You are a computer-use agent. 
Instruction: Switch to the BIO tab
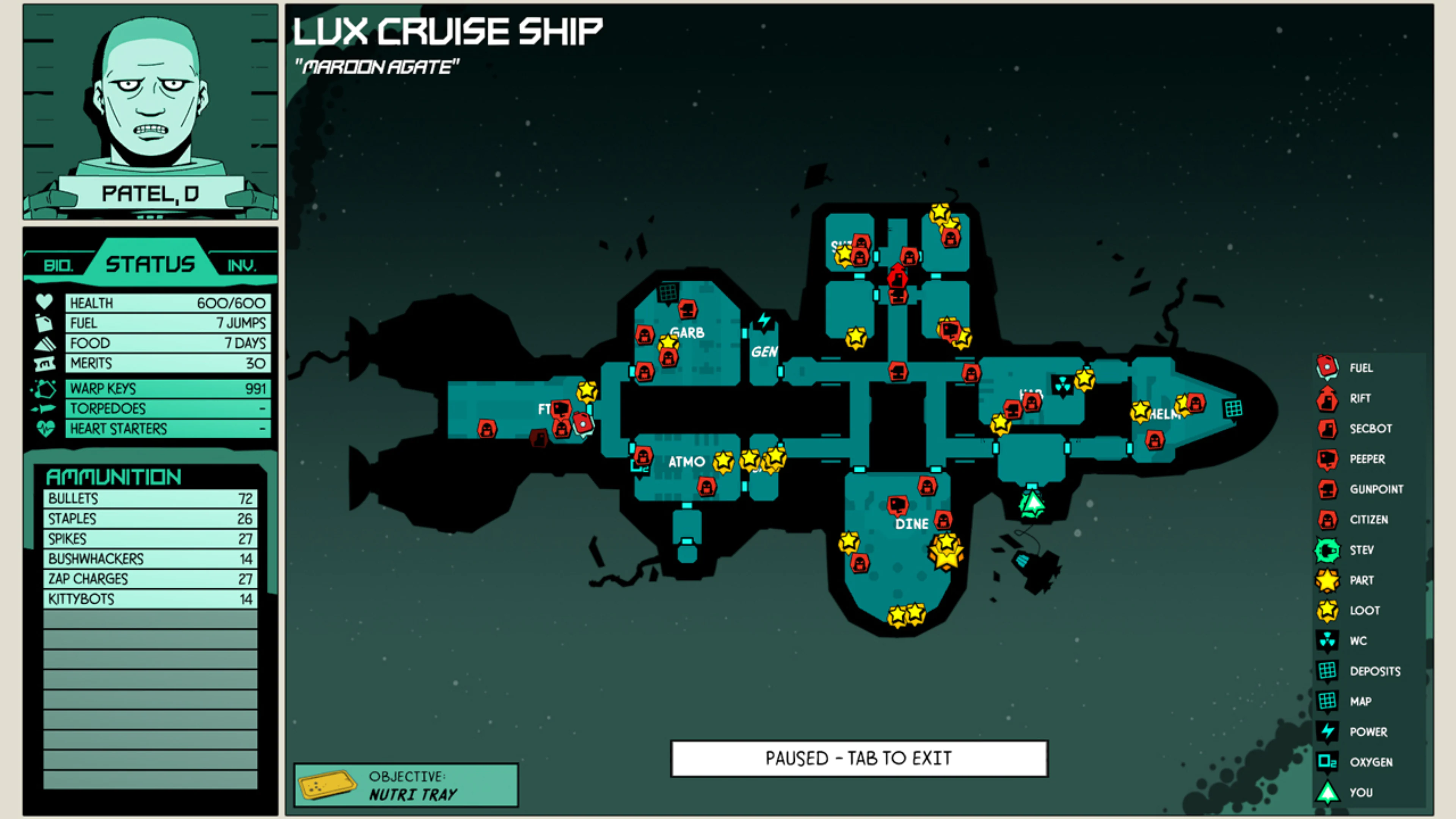click(x=59, y=264)
